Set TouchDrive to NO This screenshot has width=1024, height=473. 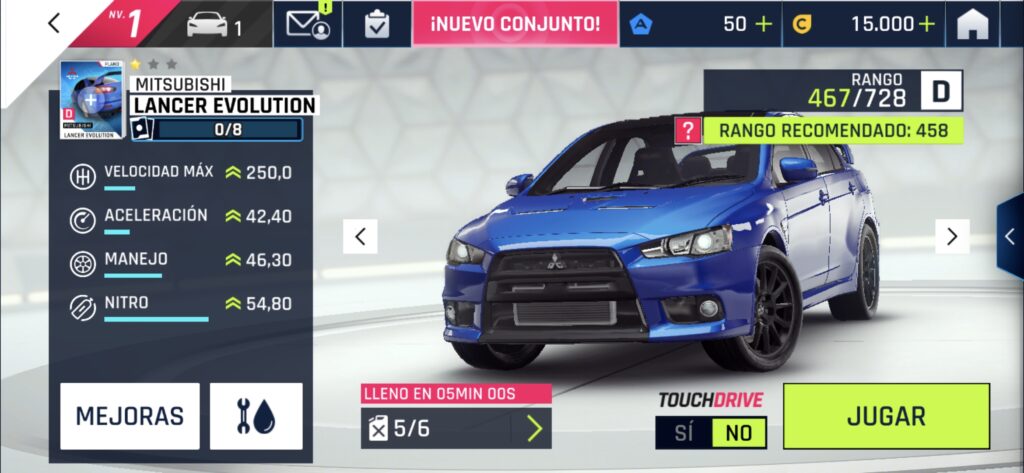point(739,432)
